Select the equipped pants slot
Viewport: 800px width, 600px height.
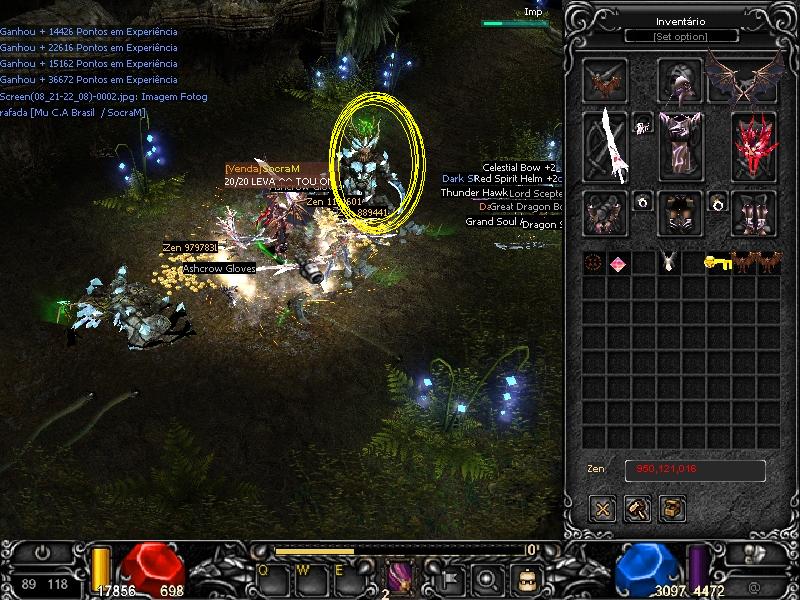point(680,213)
